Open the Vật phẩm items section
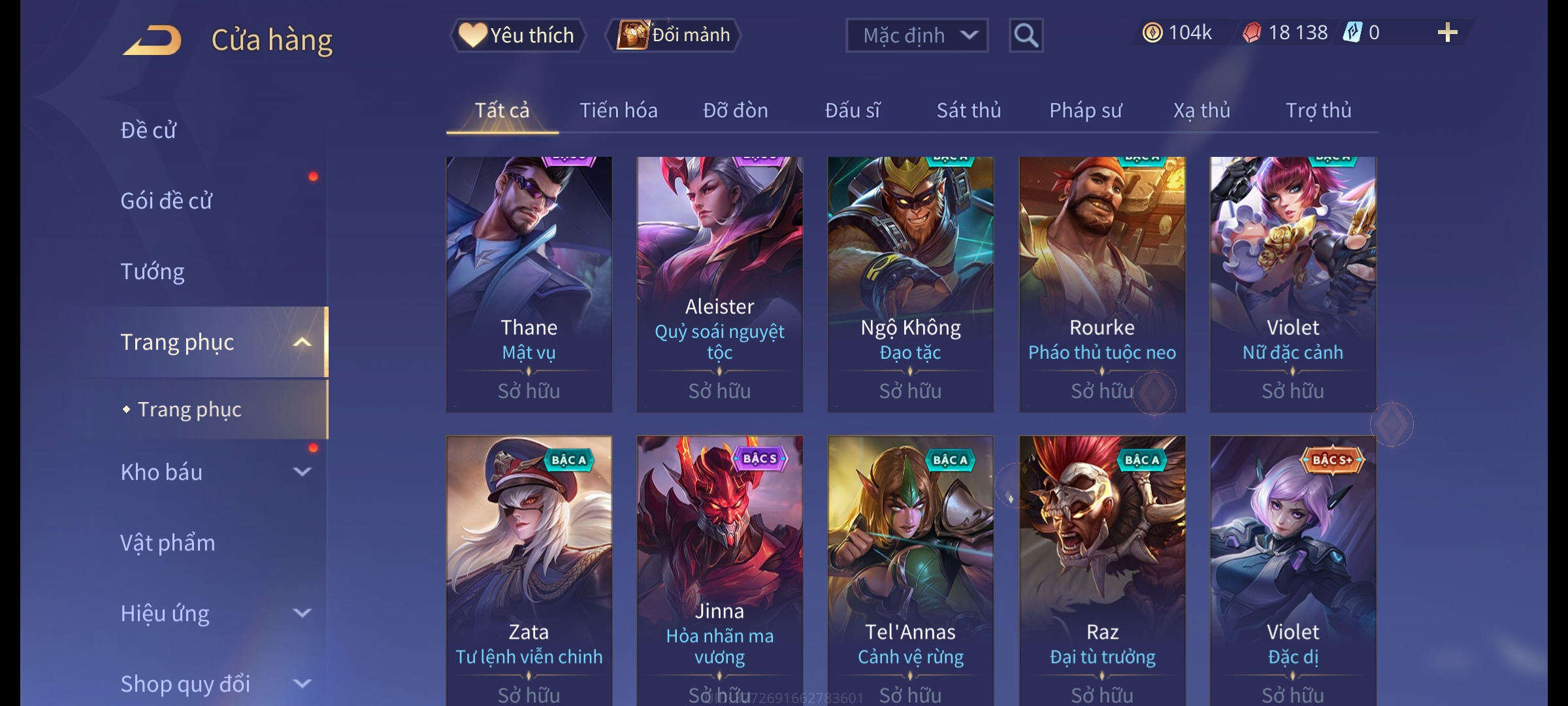The width and height of the screenshot is (1568, 706). coord(168,543)
